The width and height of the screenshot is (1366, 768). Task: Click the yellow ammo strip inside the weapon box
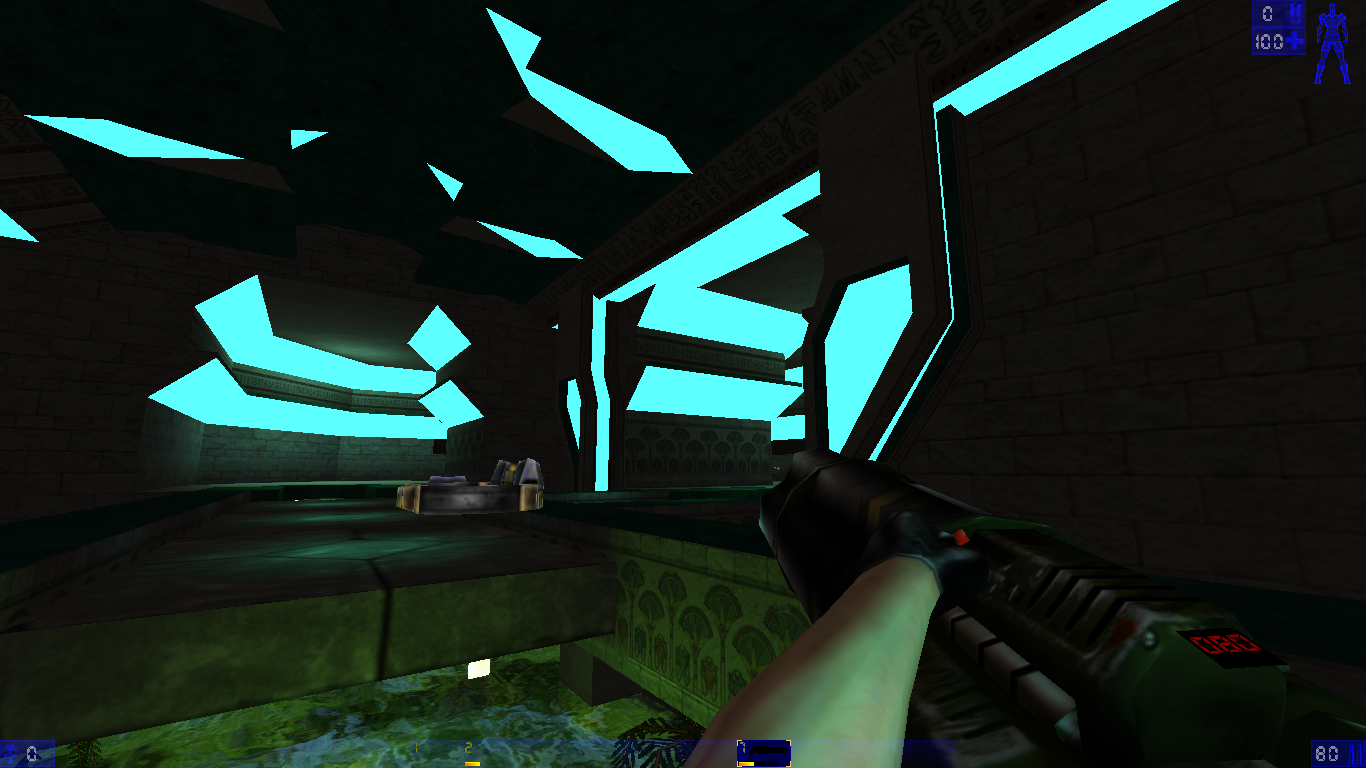[746, 763]
